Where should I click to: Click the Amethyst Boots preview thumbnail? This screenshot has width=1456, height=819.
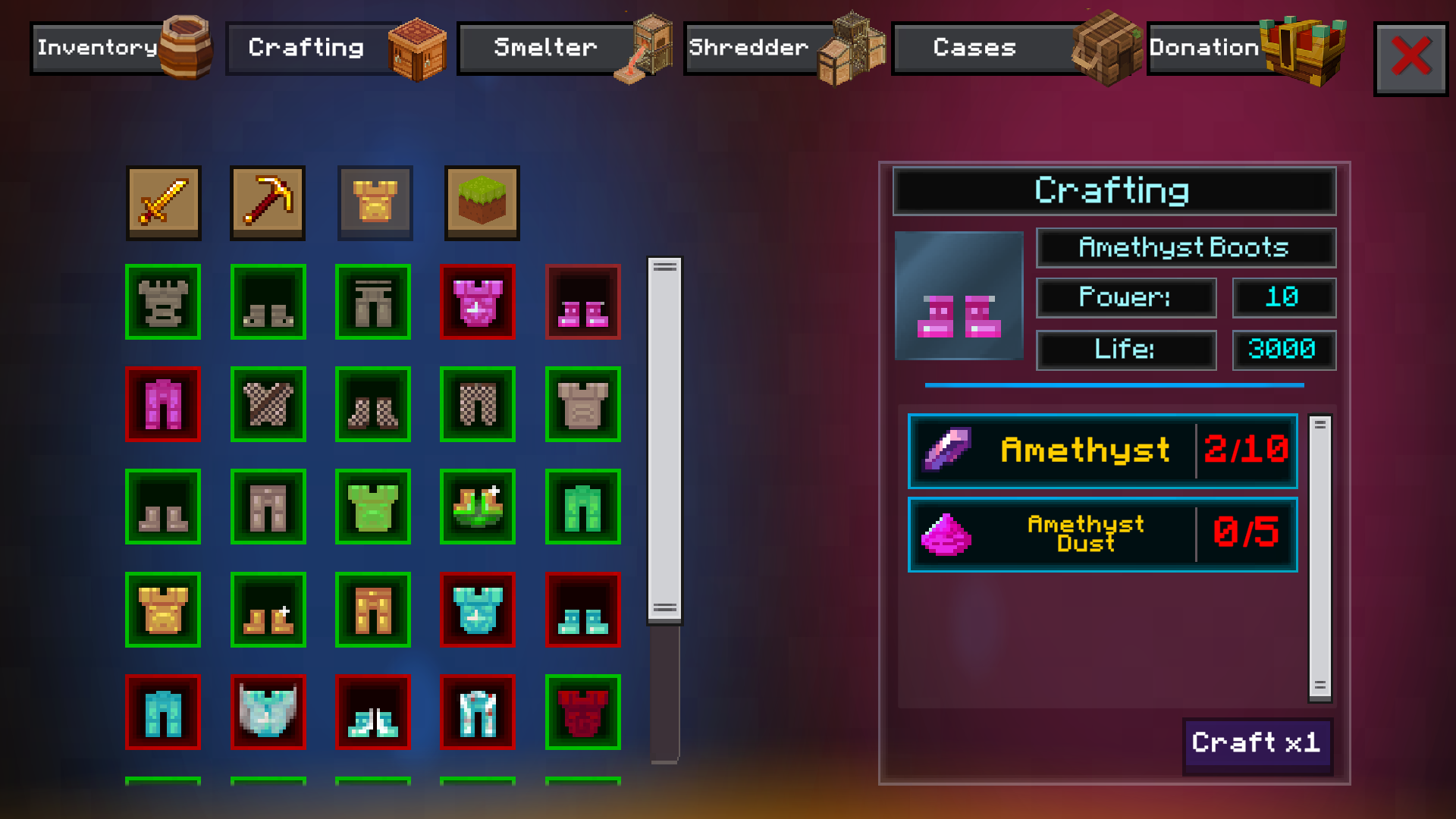click(959, 294)
